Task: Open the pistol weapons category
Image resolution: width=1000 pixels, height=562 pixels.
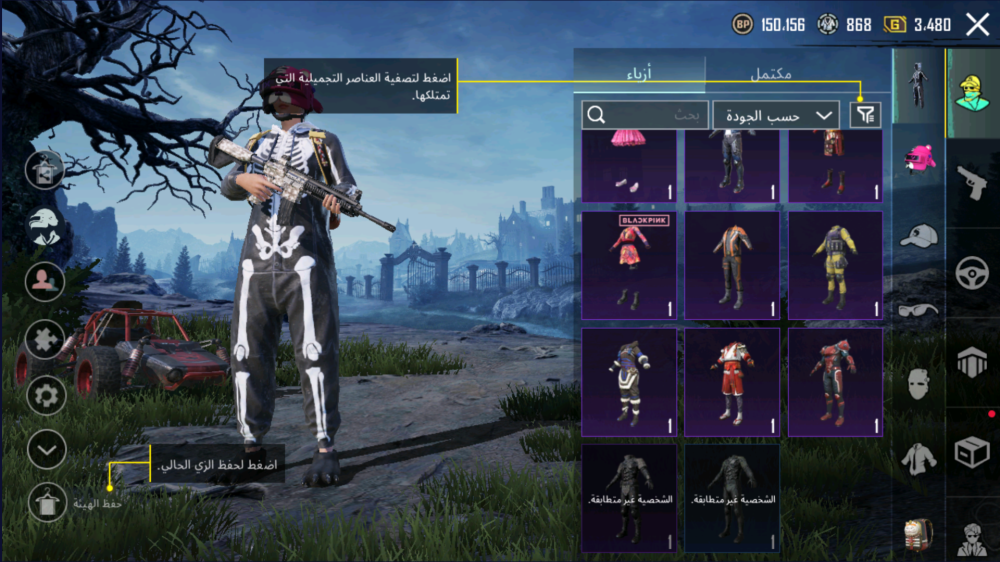Action: coord(971,183)
